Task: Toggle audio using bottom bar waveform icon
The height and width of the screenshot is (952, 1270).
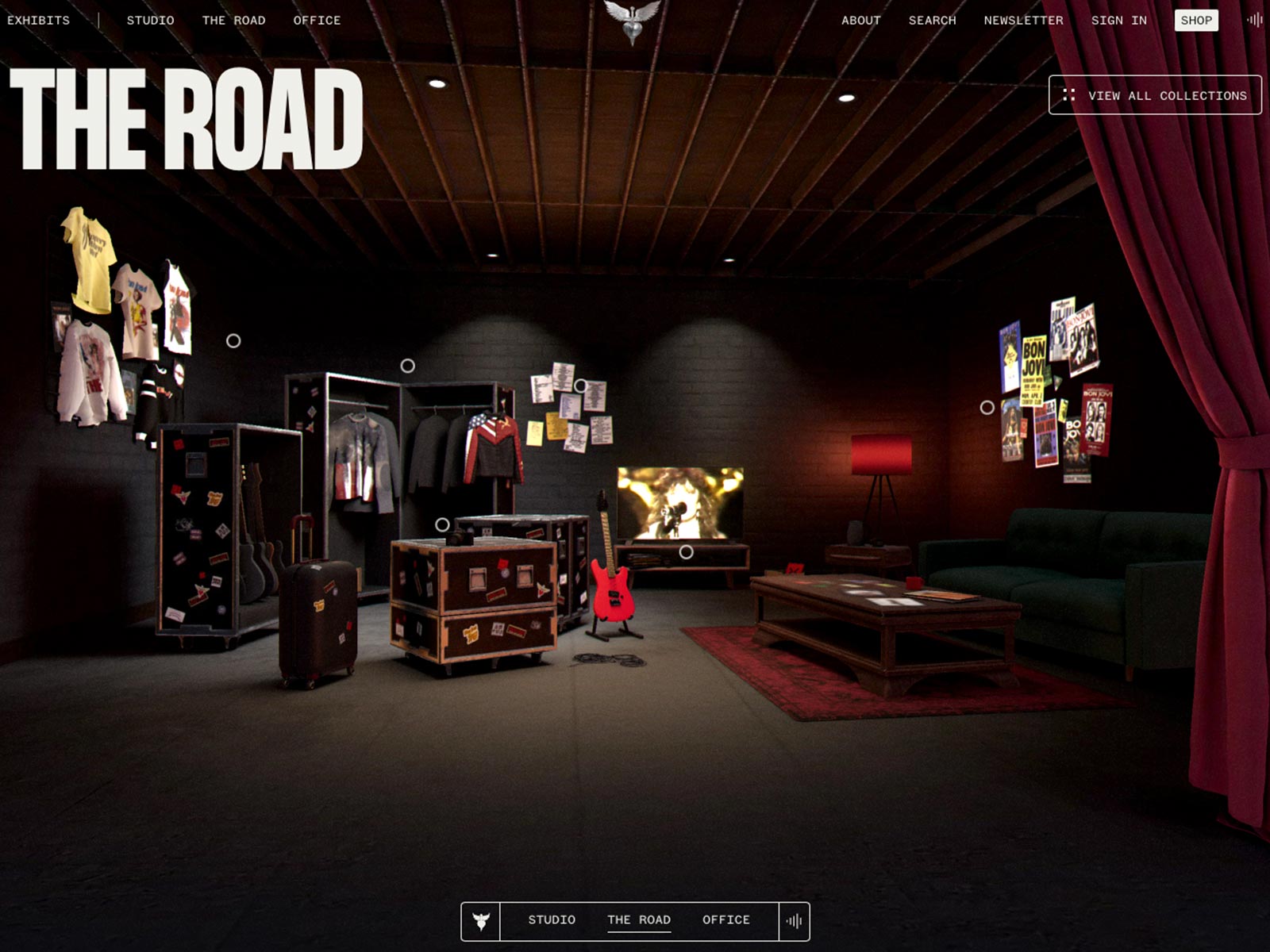Action: [x=794, y=921]
